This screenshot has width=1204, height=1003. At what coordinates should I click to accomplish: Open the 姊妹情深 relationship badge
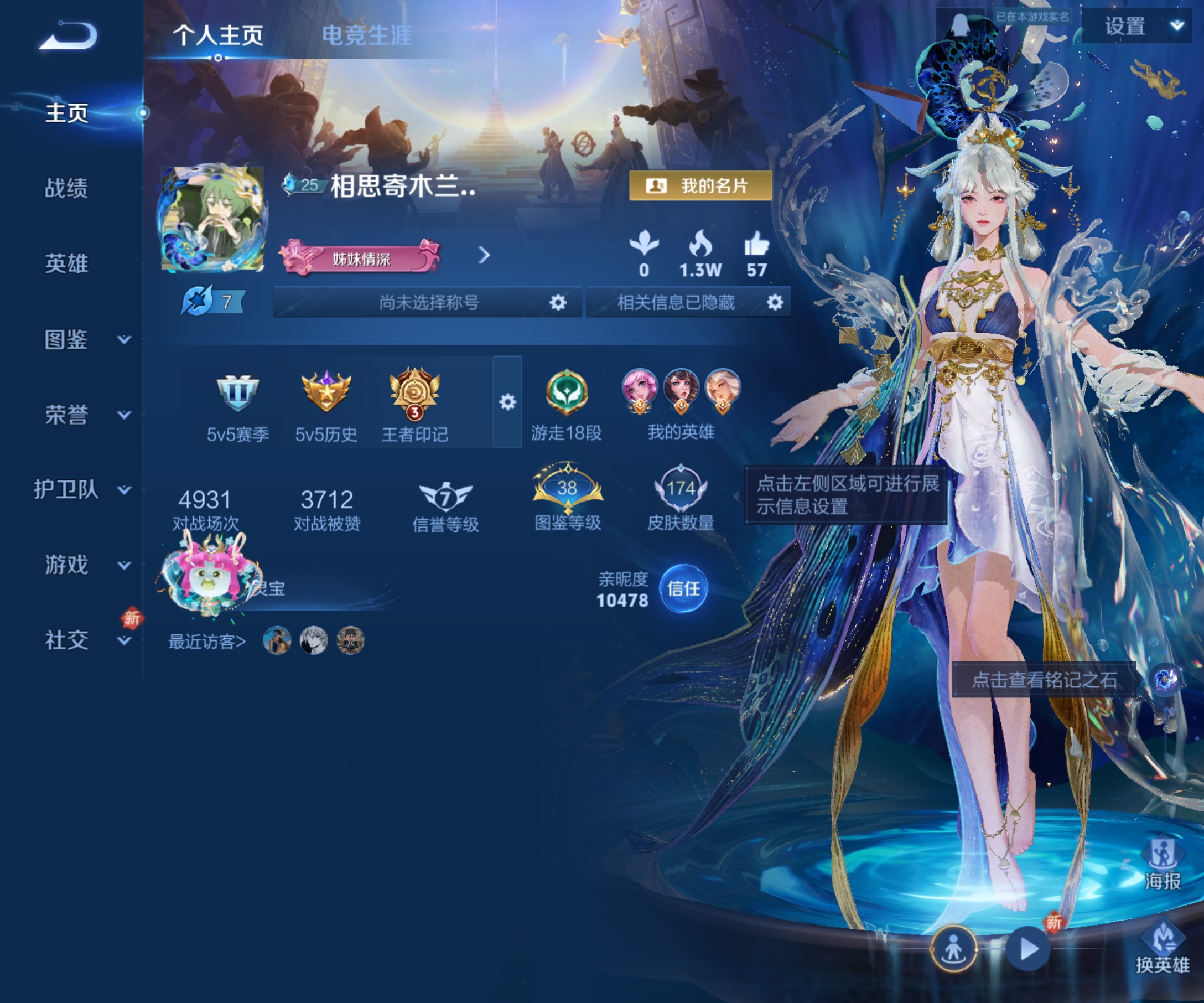pos(360,258)
